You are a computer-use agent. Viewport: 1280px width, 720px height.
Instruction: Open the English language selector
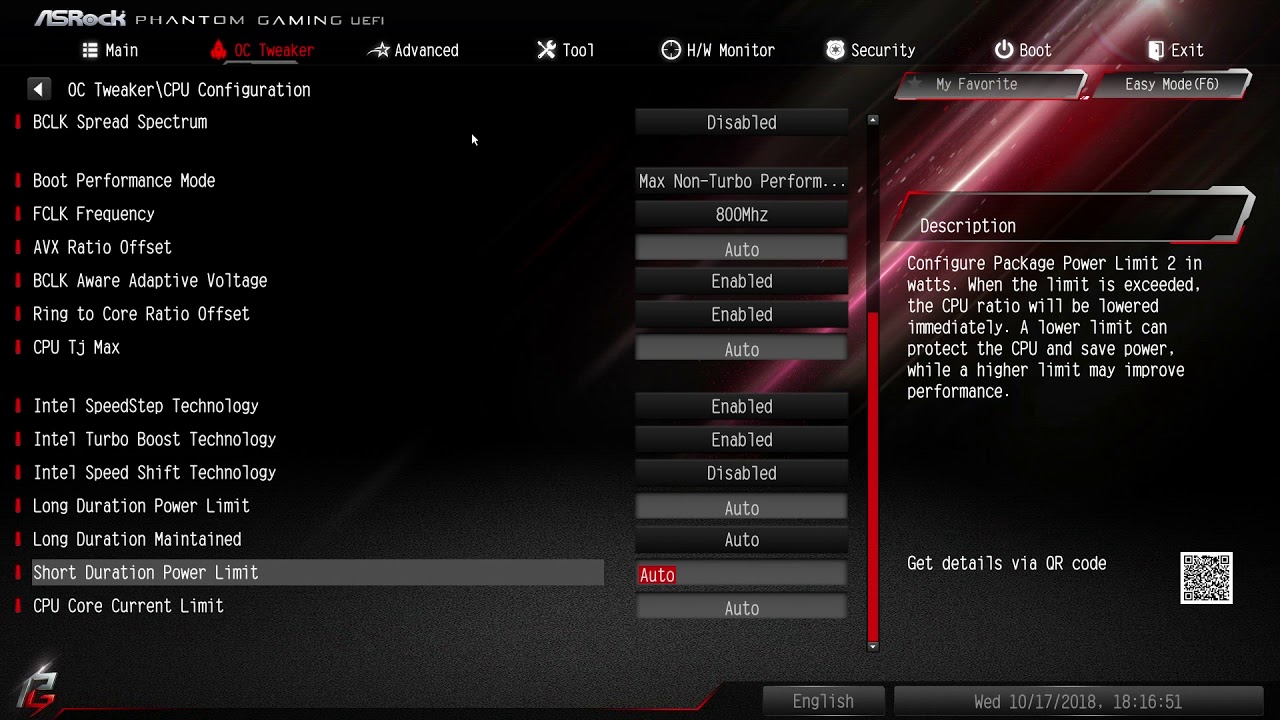click(822, 700)
